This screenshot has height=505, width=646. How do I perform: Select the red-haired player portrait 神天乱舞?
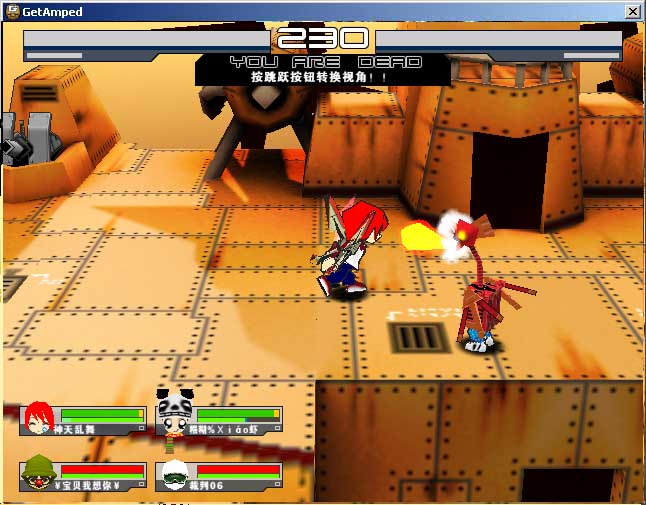point(40,418)
